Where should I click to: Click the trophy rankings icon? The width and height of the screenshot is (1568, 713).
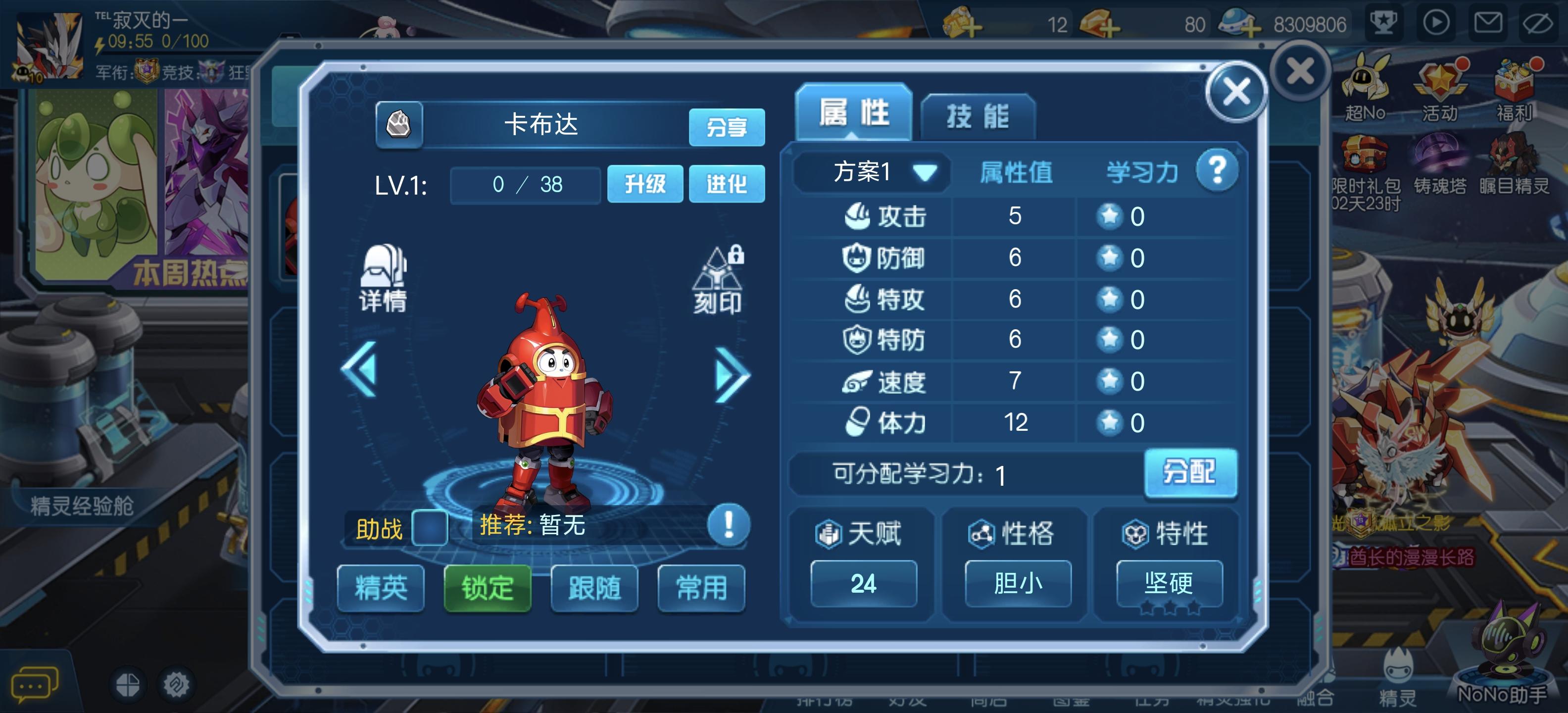pyautogui.click(x=1385, y=22)
